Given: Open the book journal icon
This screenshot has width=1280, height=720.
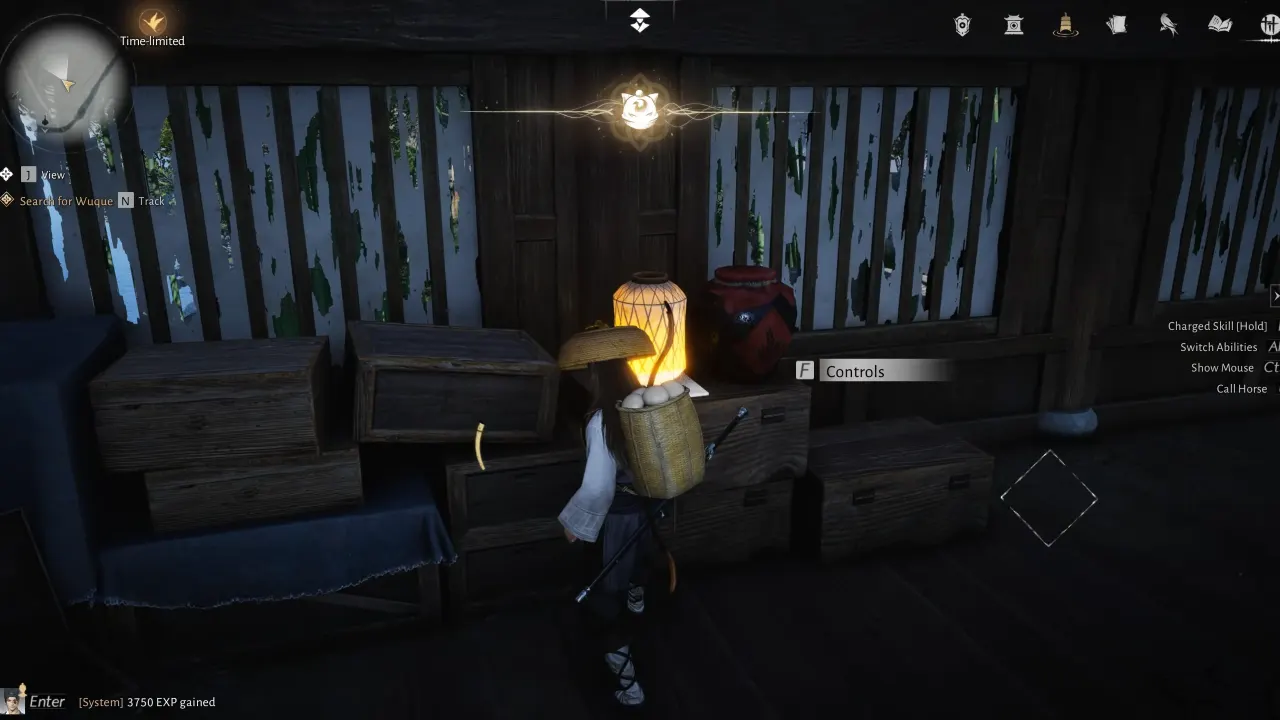Looking at the screenshot, I should pyautogui.click(x=1219, y=25).
